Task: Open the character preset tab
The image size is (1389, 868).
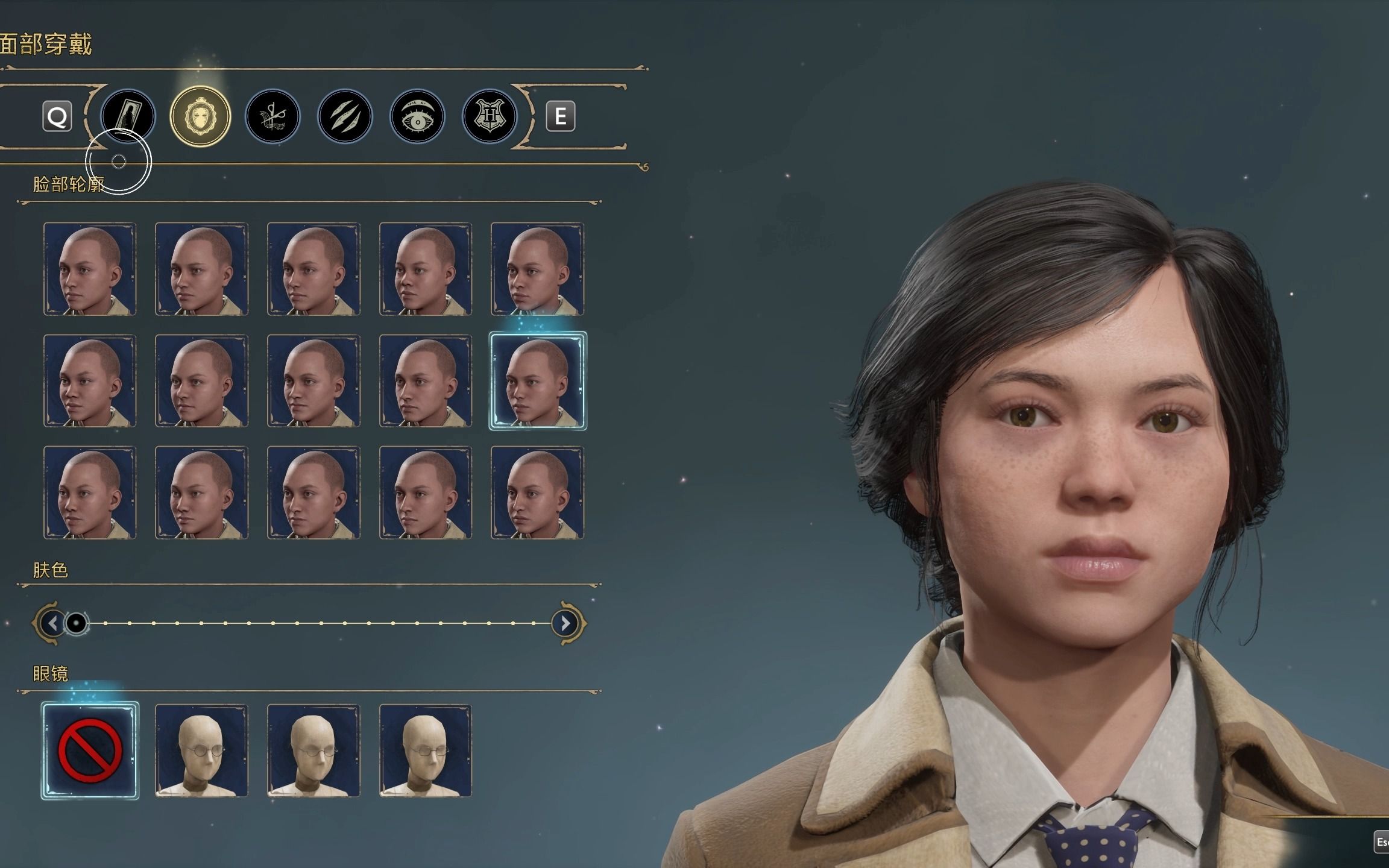Action: 128,116
